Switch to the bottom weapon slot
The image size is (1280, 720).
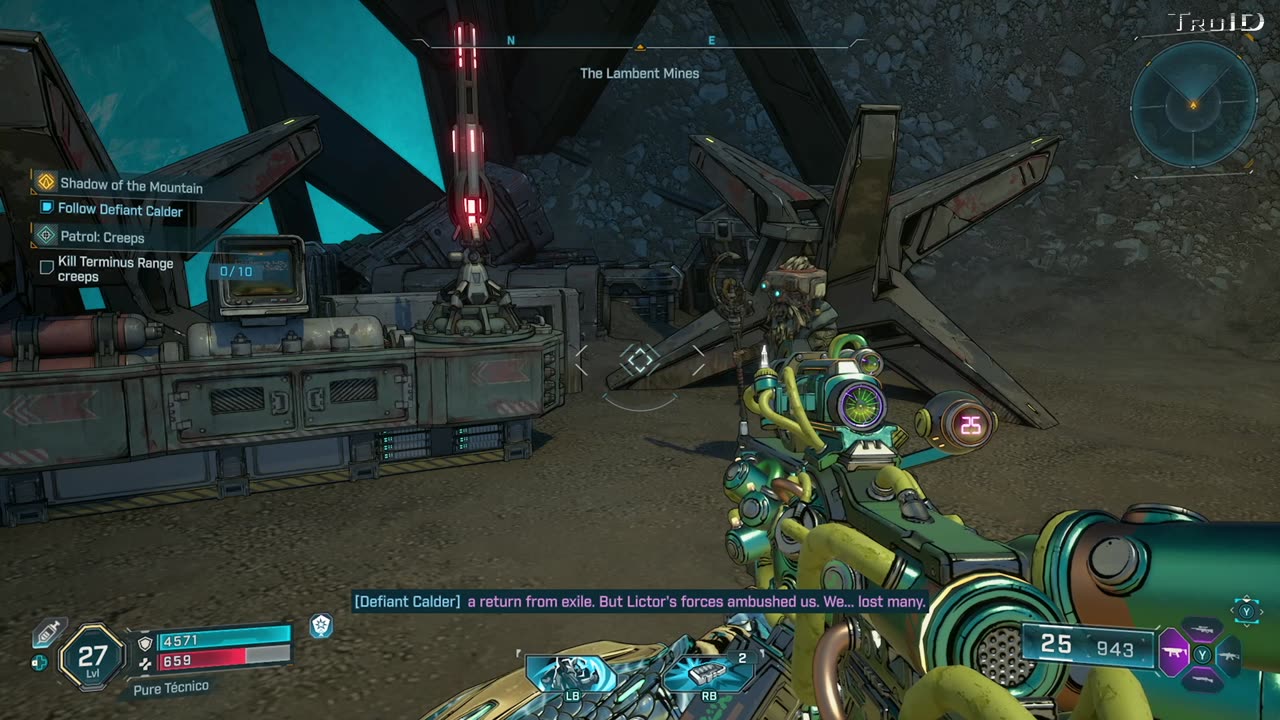coord(1202,680)
